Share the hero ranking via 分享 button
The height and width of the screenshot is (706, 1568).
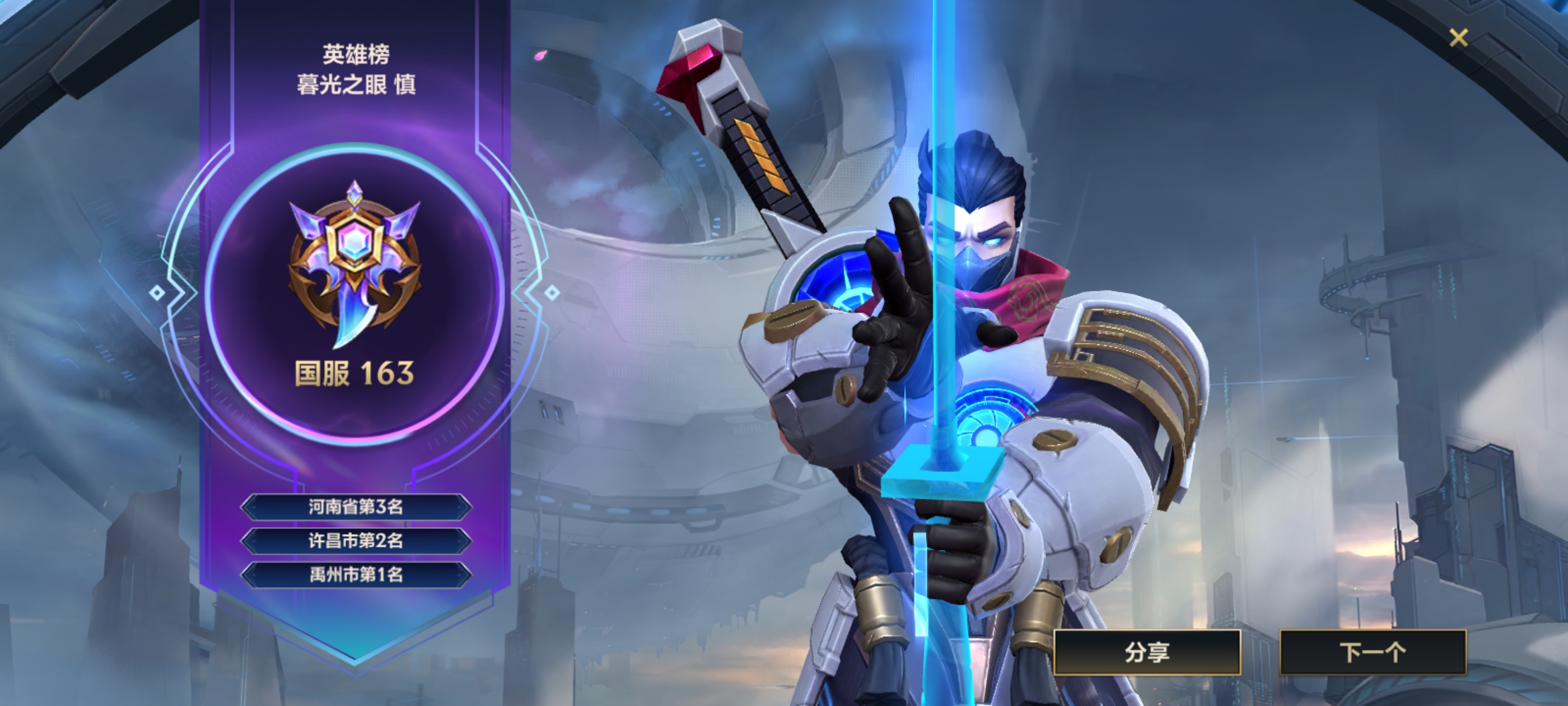pyautogui.click(x=1147, y=652)
